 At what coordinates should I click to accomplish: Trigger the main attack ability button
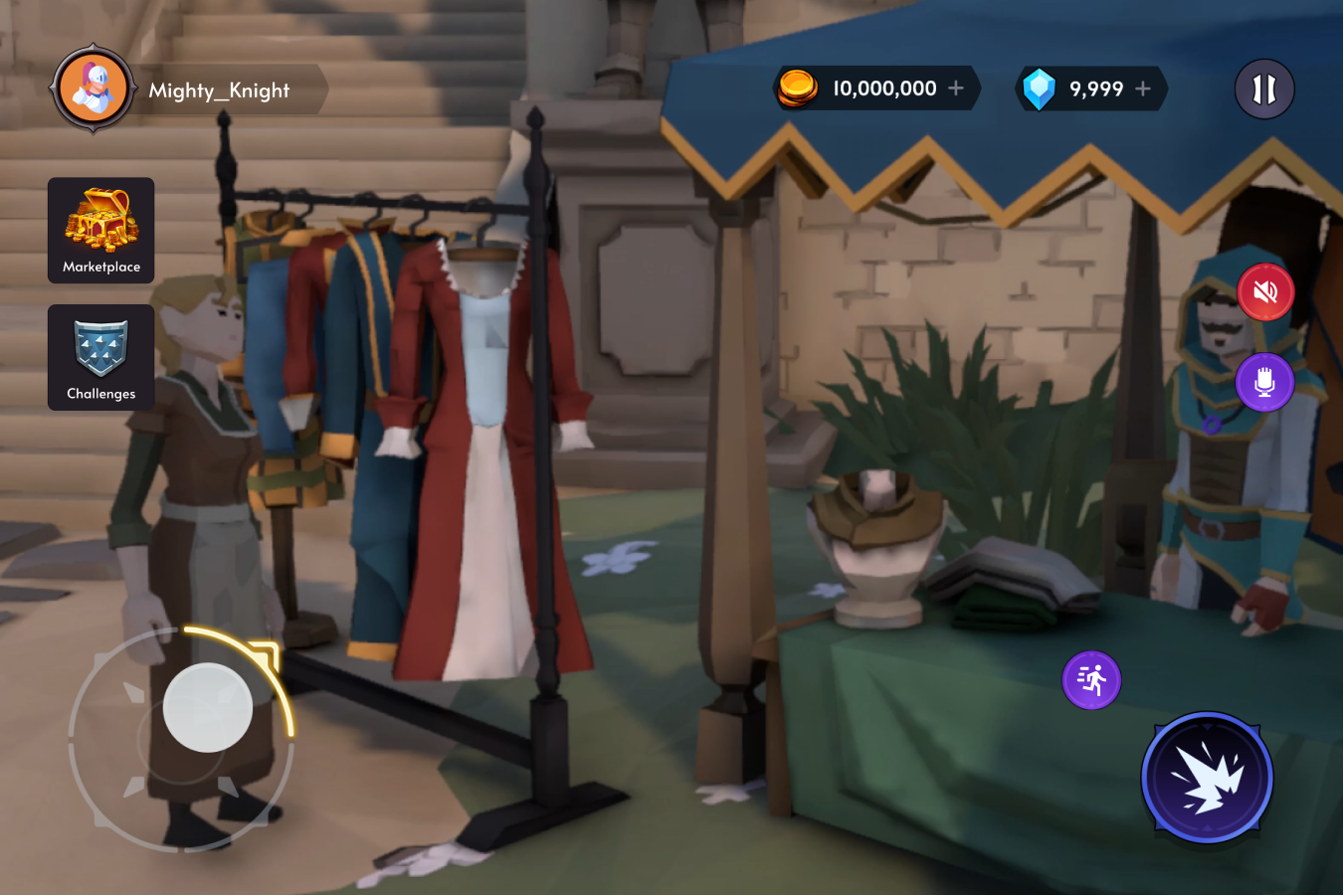point(1207,778)
